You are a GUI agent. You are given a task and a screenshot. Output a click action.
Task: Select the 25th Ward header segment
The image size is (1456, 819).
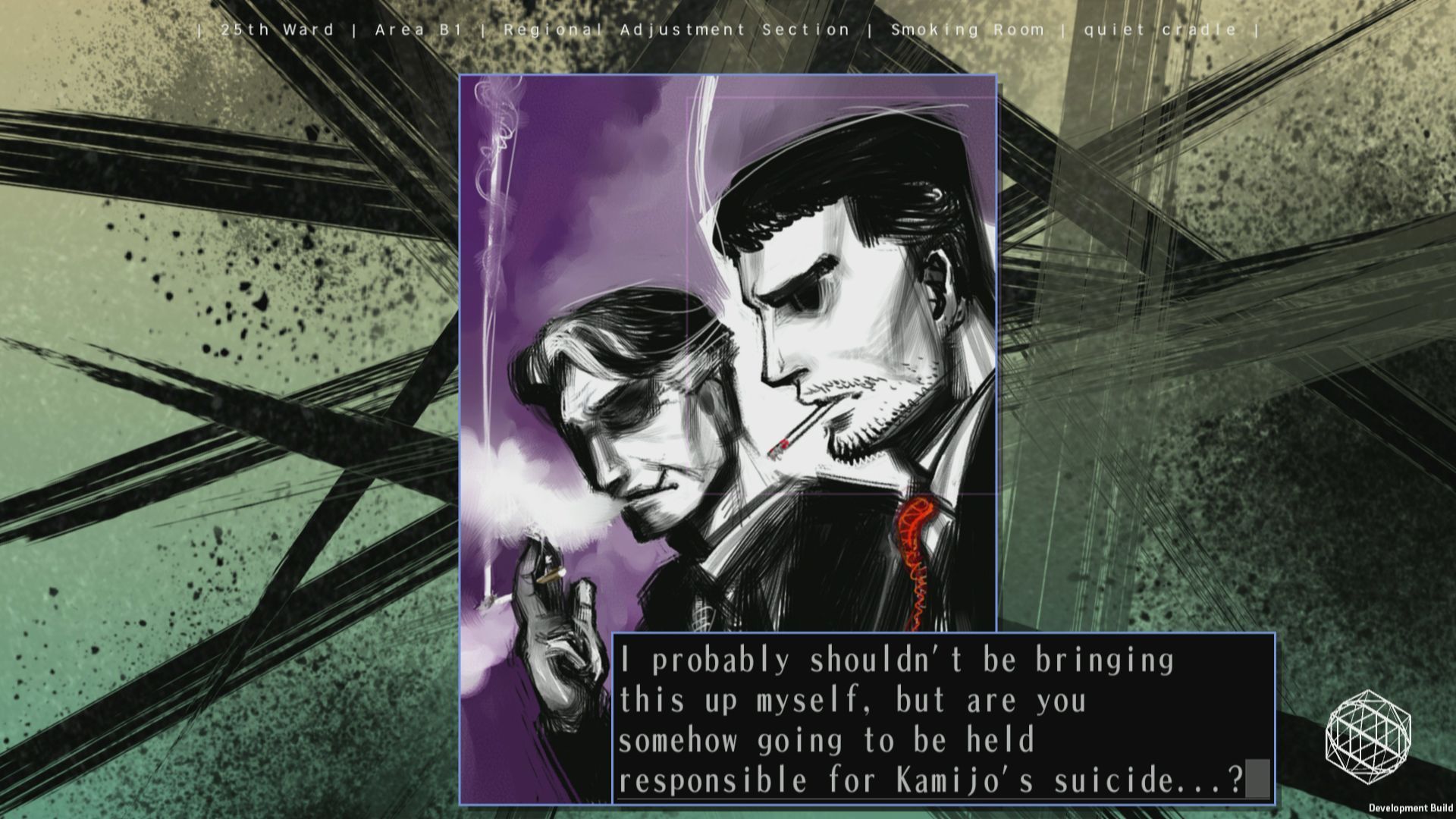click(x=276, y=30)
